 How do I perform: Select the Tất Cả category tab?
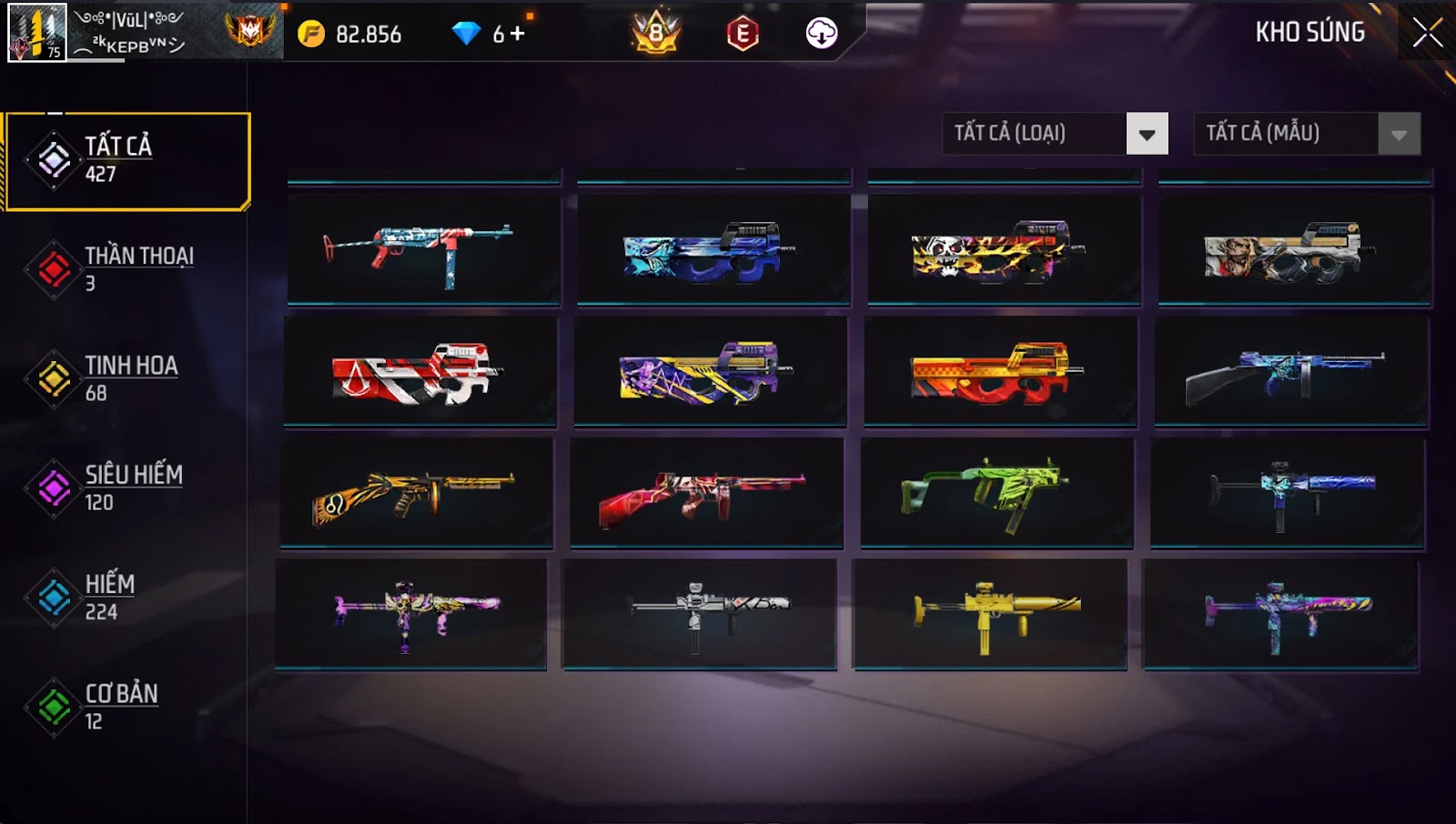tap(127, 161)
